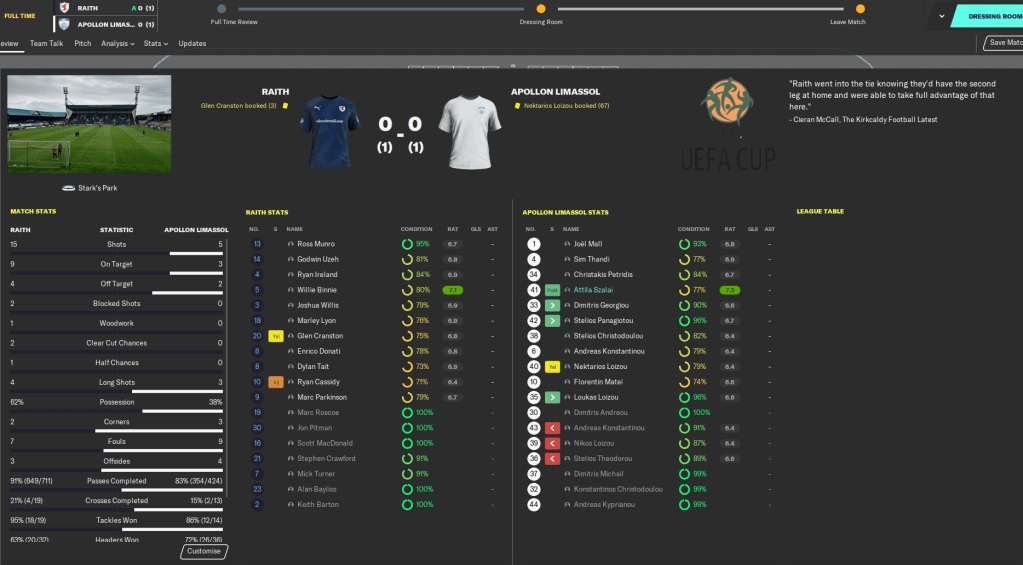Viewport: 1023px width, 565px height.
Task: Customise the match stats panel
Action: [x=204, y=551]
